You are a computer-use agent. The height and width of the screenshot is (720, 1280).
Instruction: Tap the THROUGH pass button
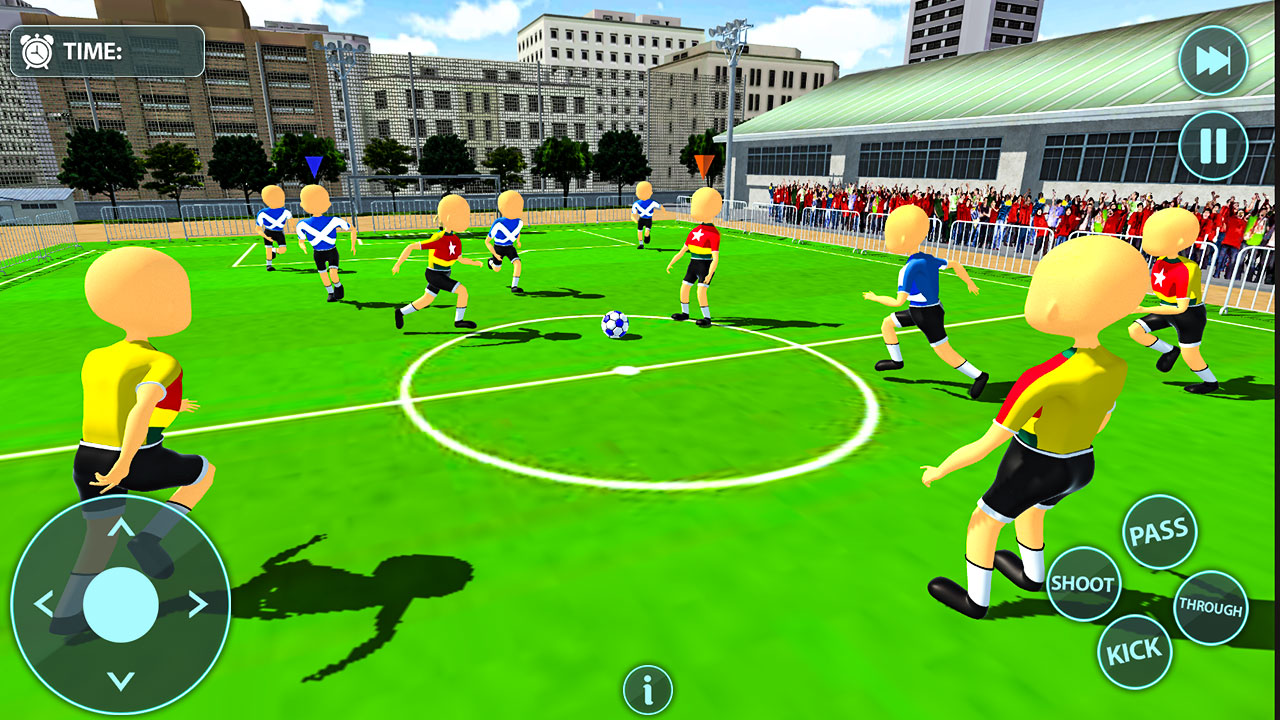click(1213, 604)
